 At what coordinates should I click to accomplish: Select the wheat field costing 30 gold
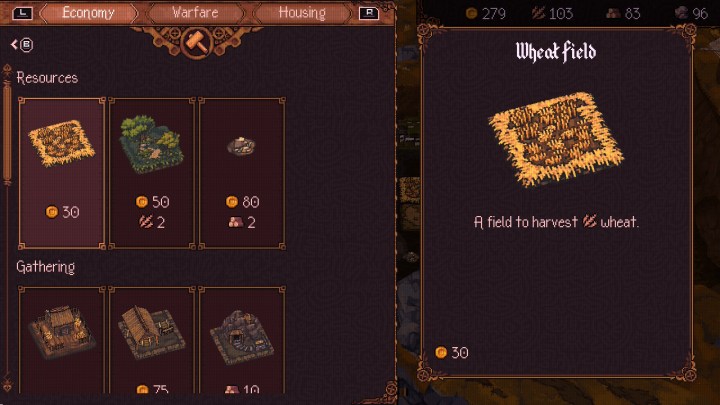click(62, 172)
